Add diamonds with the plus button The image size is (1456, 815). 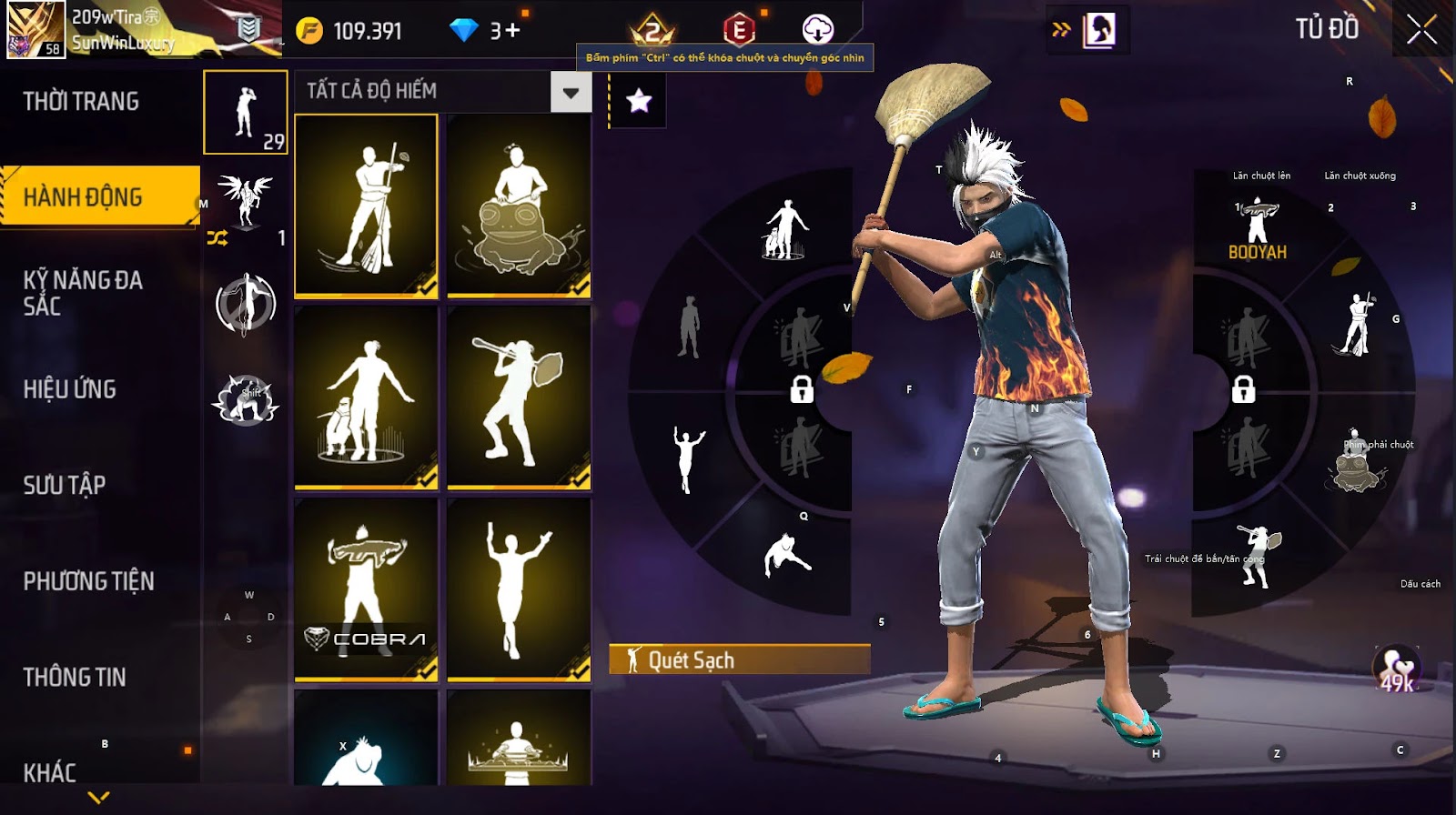tap(512, 31)
